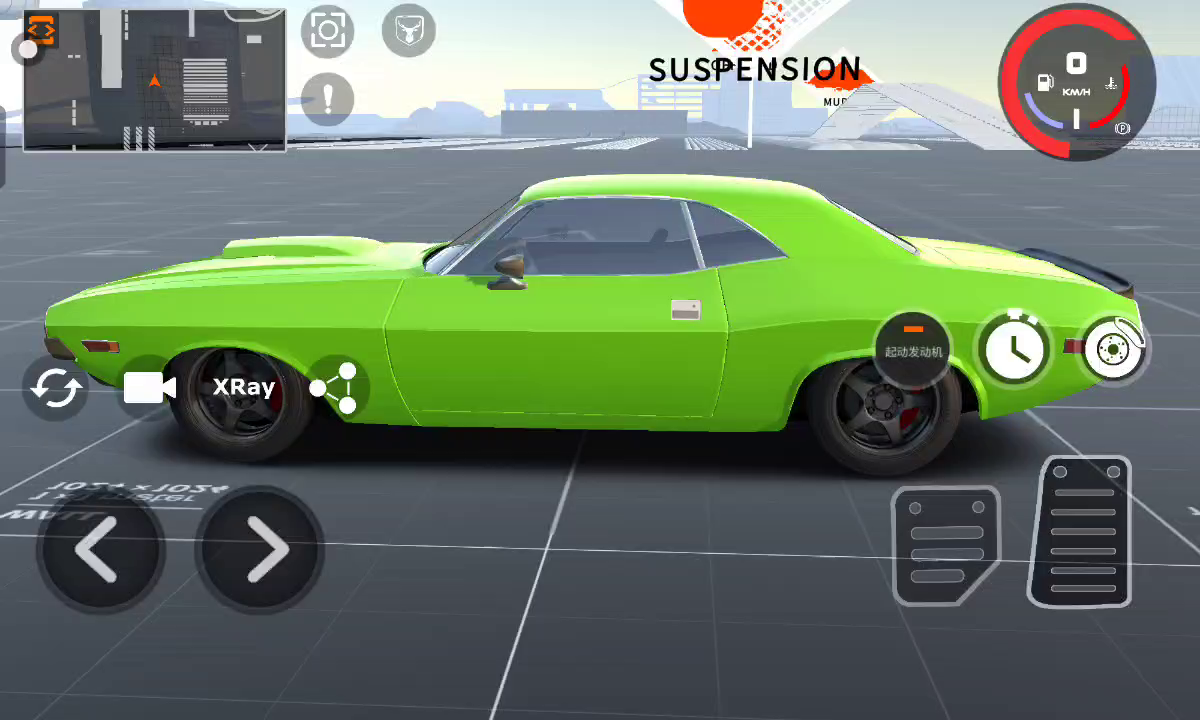Tap the orange code bracket icon
The image size is (1200, 720).
pos(42,29)
